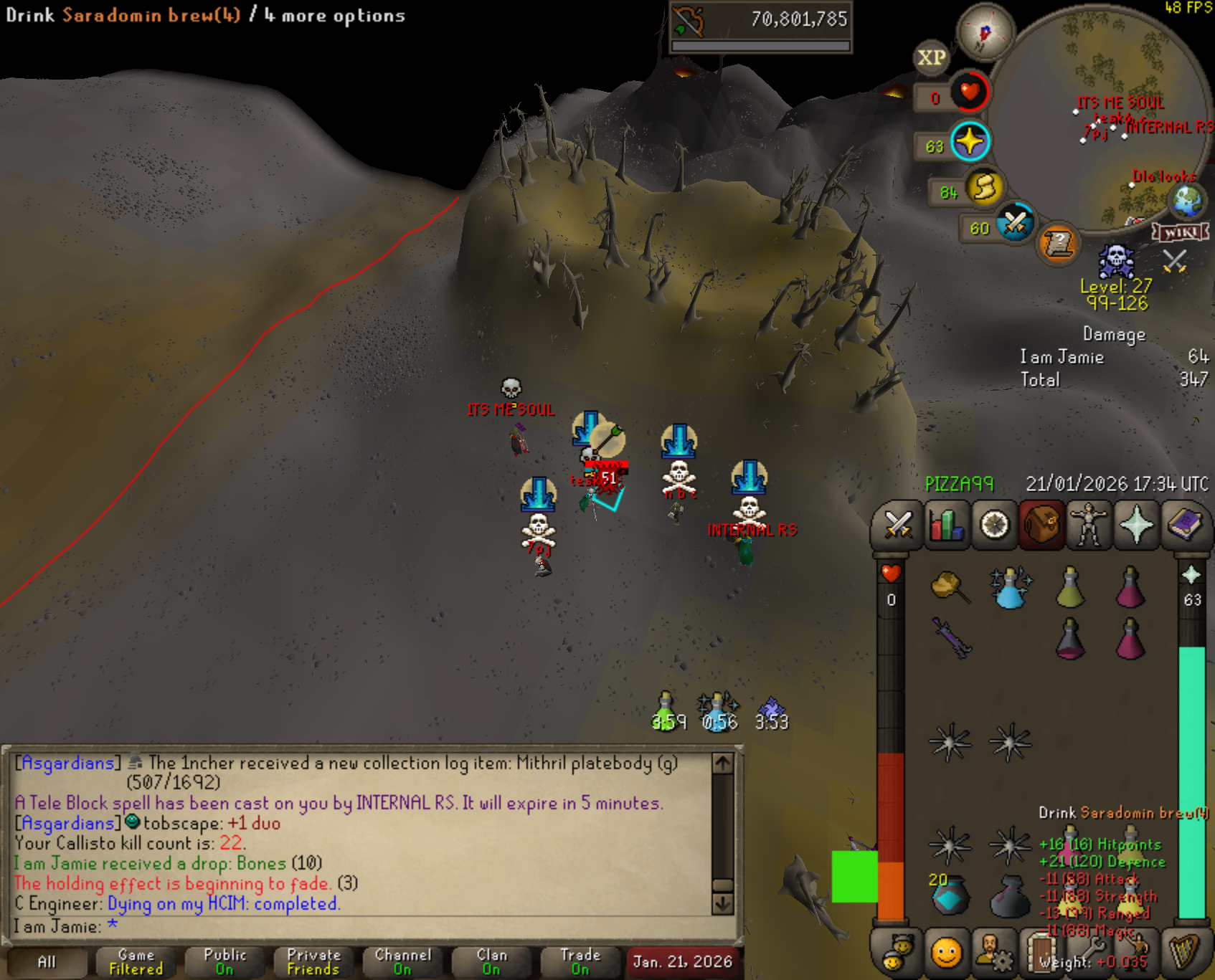Use the special attack orb
The height and width of the screenshot is (980, 1215).
click(1015, 224)
